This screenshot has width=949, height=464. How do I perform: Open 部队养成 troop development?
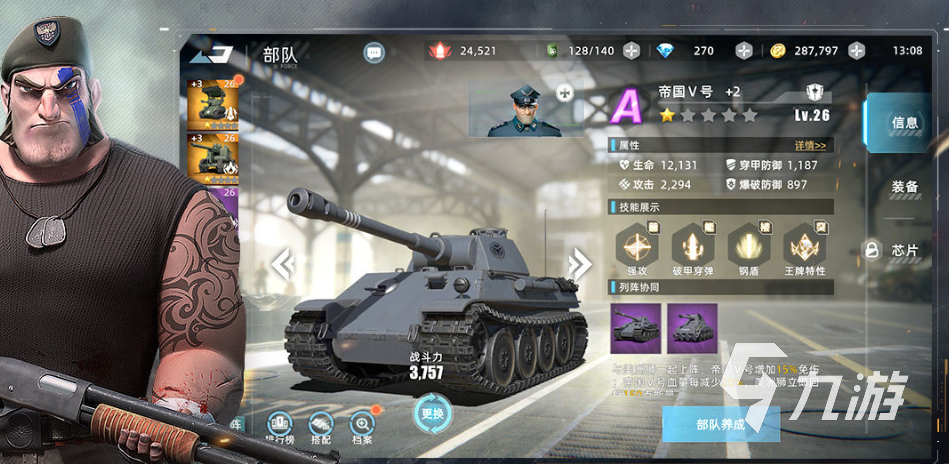[x=720, y=424]
